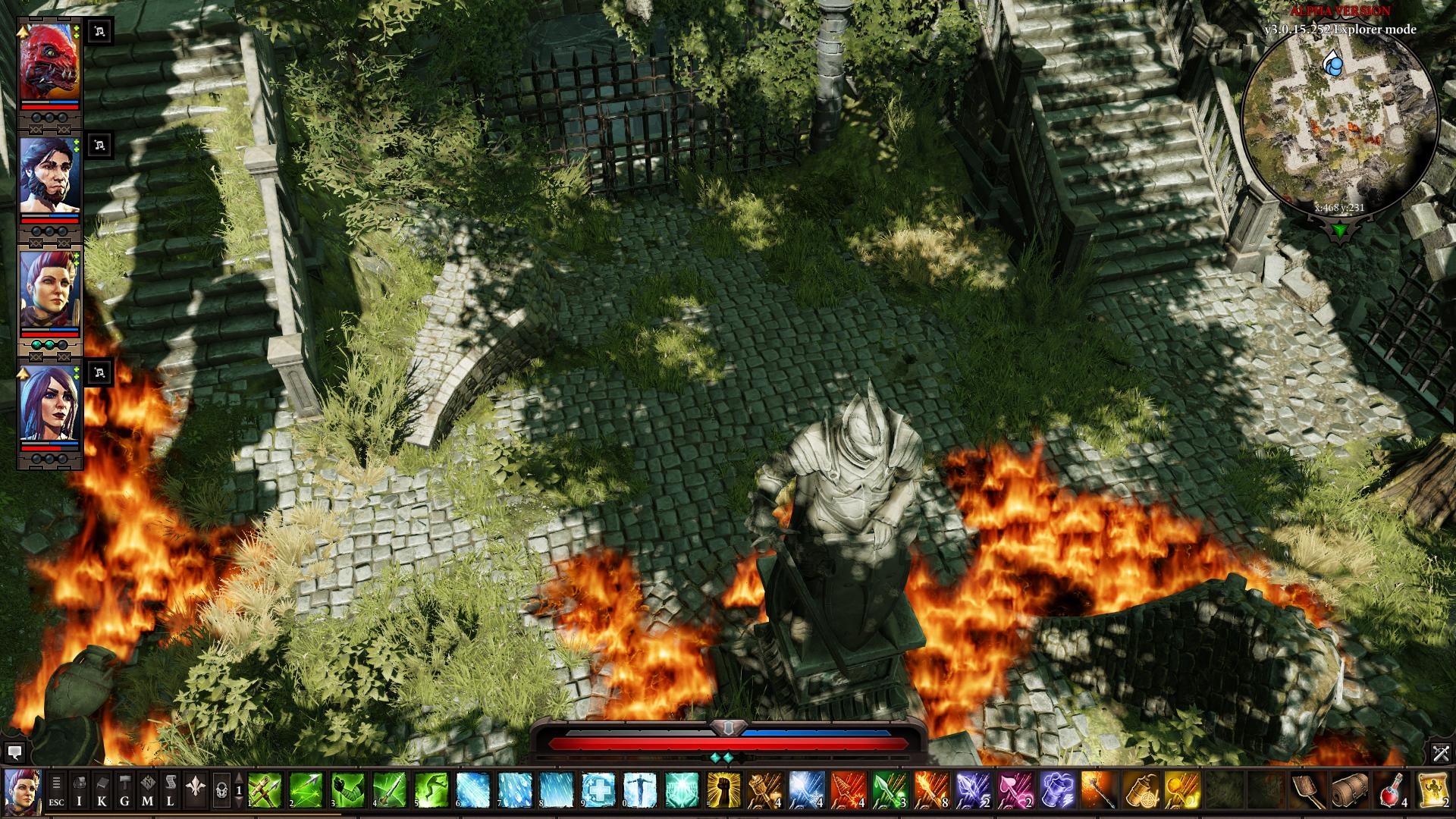Open the chat speech bubble button
Screen dimensions: 1456x819
[14, 753]
